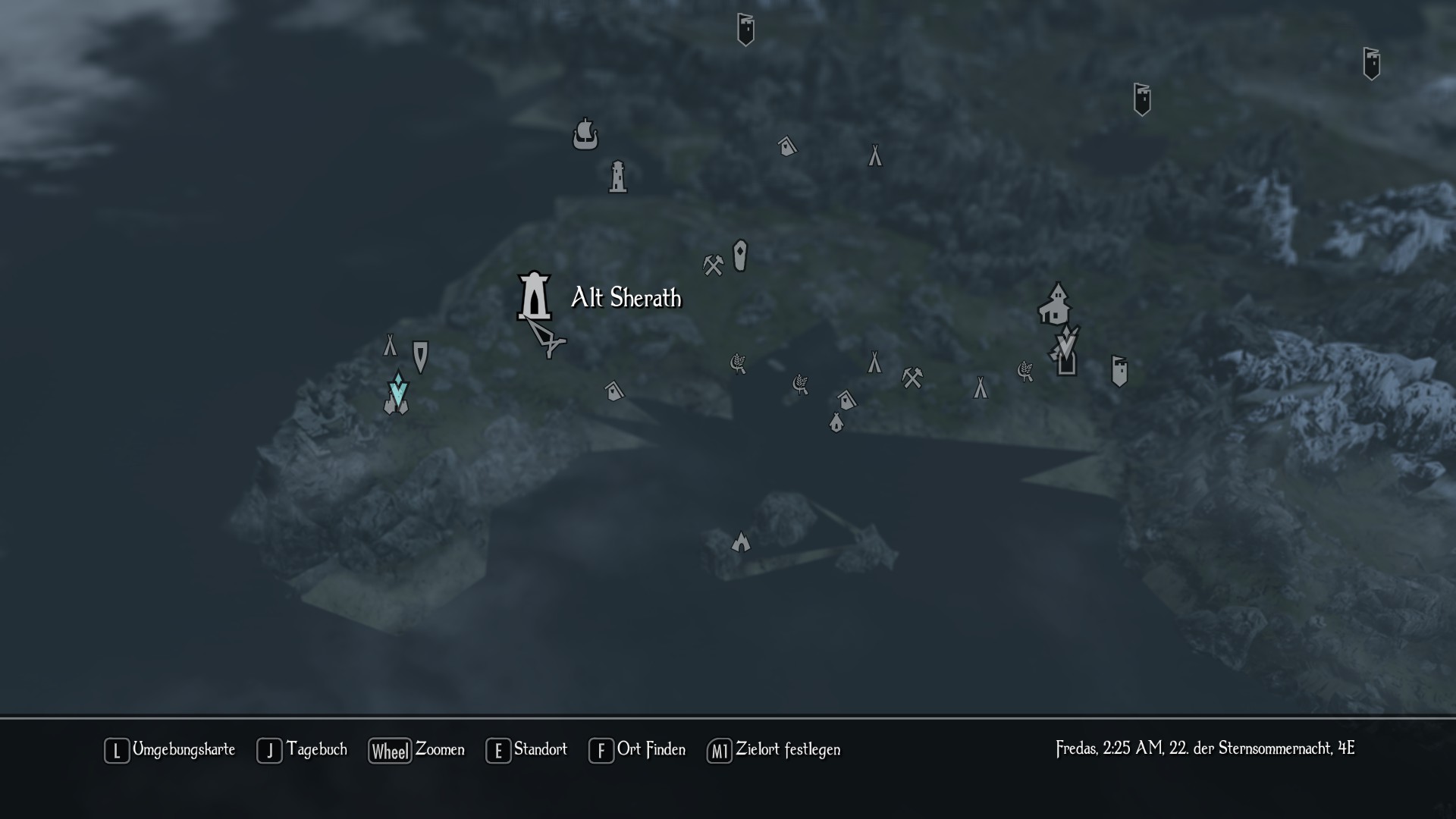Select the lighthouse map marker
Viewport: 1456px width, 819px height.
(618, 177)
